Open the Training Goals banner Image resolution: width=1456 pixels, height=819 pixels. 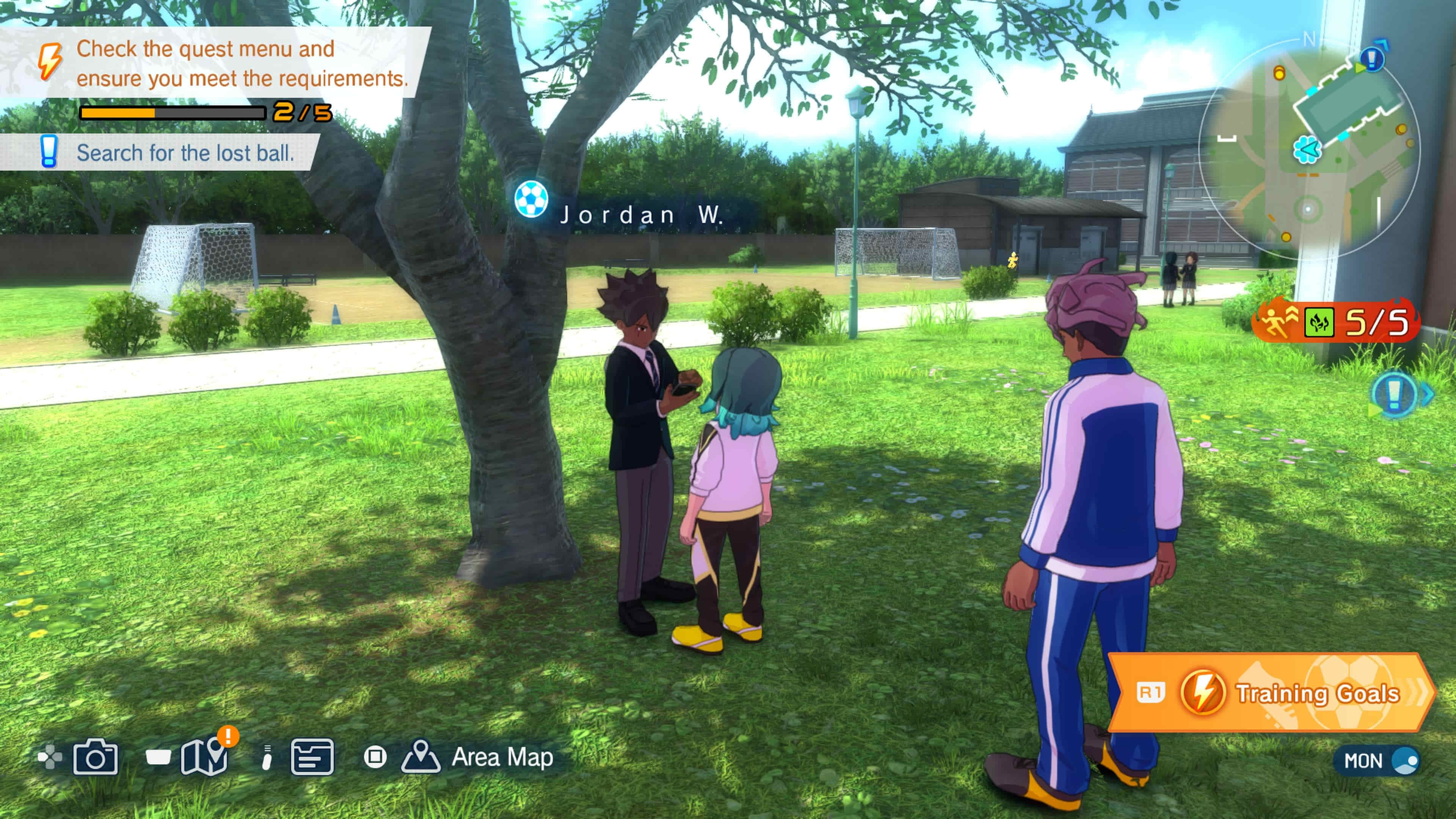pyautogui.click(x=1272, y=693)
